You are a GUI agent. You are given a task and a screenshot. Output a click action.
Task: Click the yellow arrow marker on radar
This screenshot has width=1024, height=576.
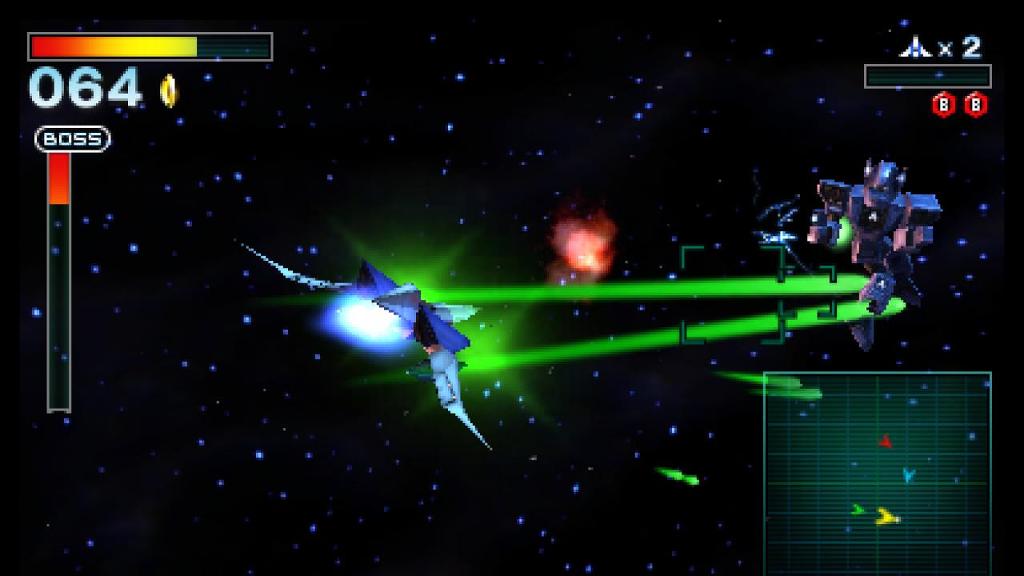point(886,516)
